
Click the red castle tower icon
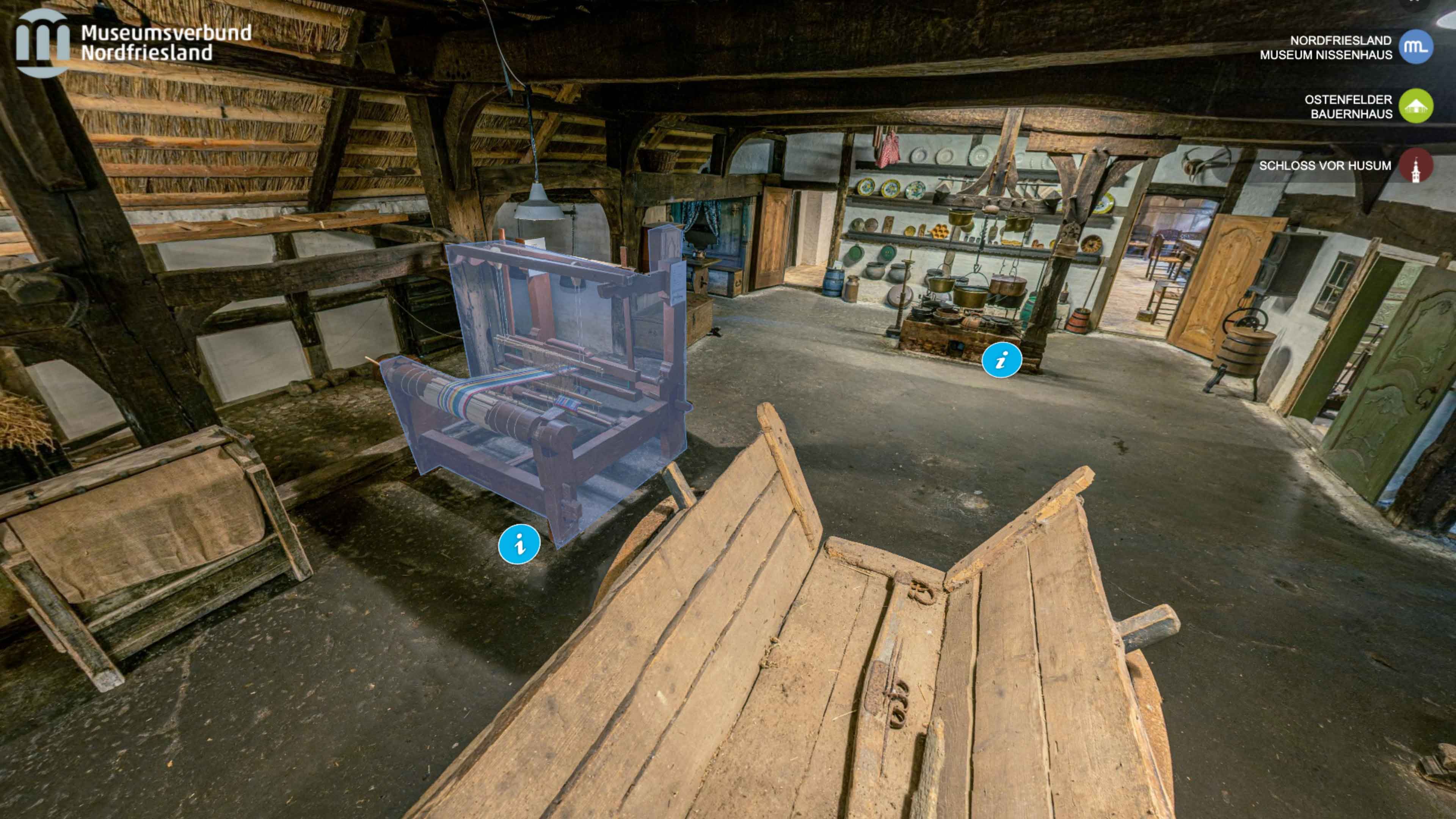(1415, 166)
